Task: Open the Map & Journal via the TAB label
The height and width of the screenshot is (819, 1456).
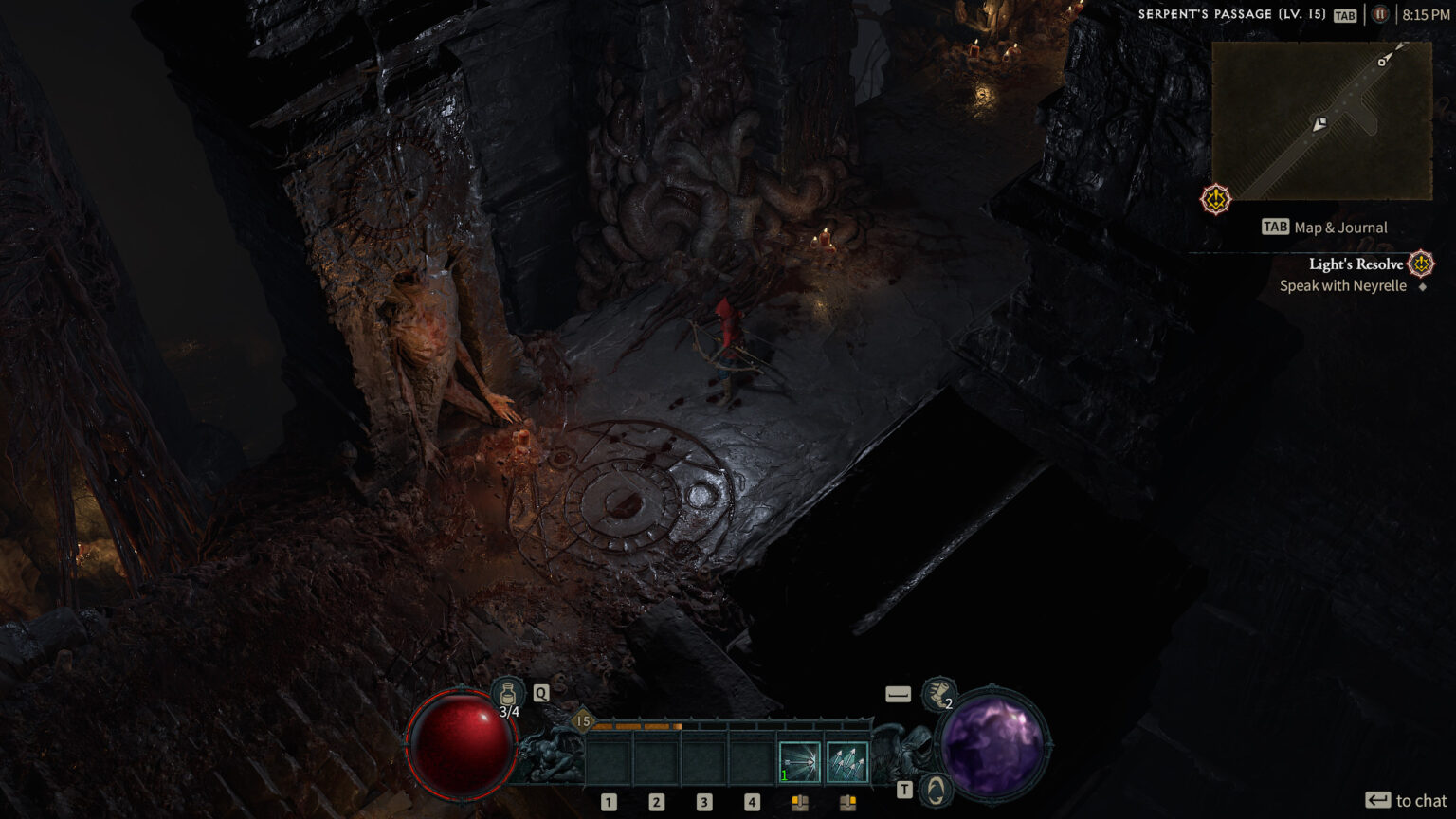Action: point(1275,227)
